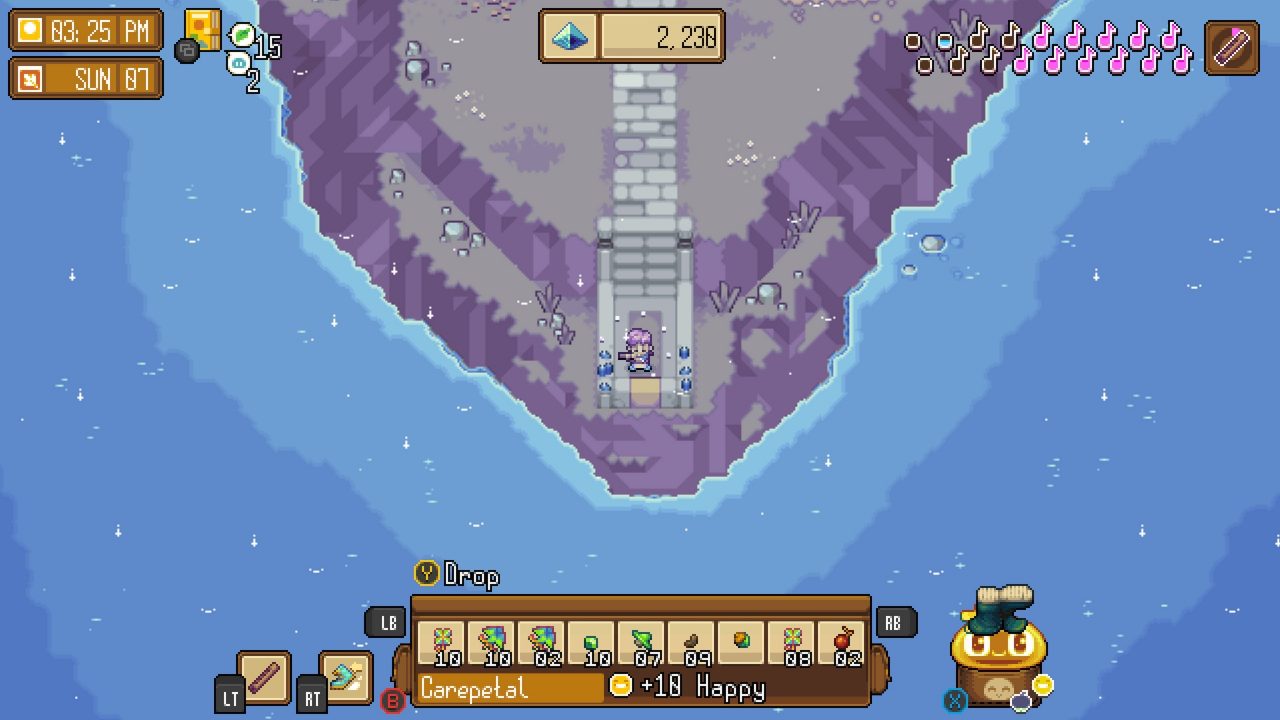The image size is (1280, 720).
Task: Toggle the sun icon on the clock widget
Action: (x=32, y=32)
